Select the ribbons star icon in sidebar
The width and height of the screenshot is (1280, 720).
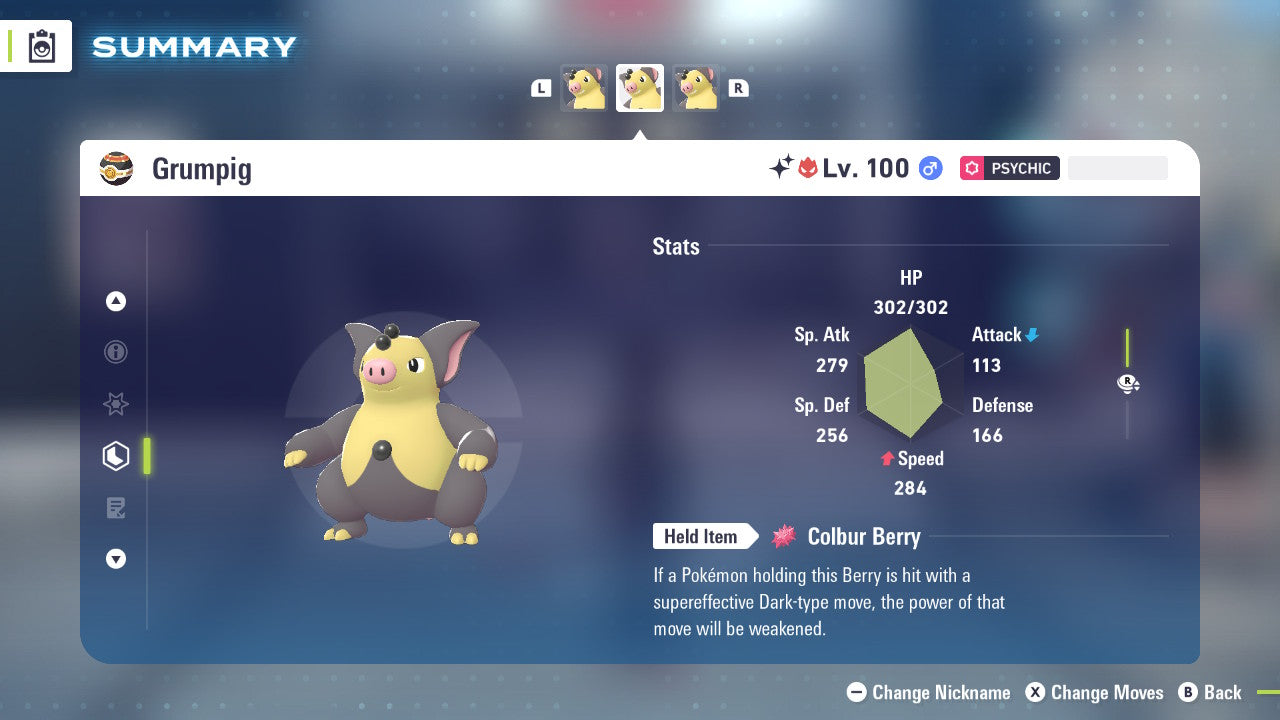pyautogui.click(x=116, y=404)
